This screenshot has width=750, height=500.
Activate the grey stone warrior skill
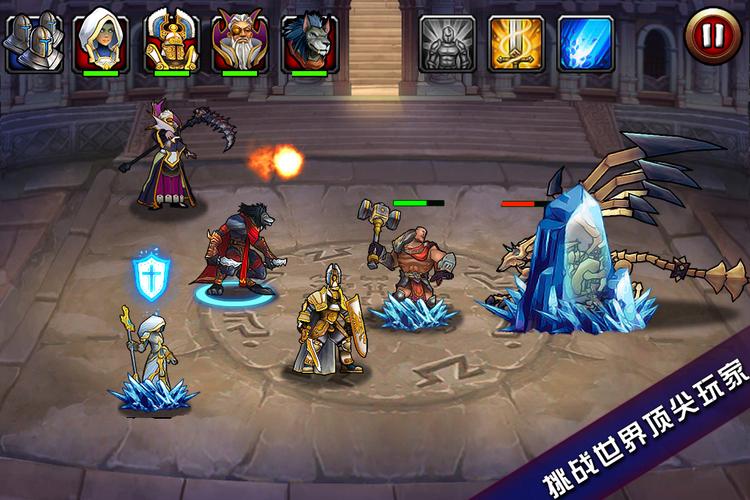(446, 42)
